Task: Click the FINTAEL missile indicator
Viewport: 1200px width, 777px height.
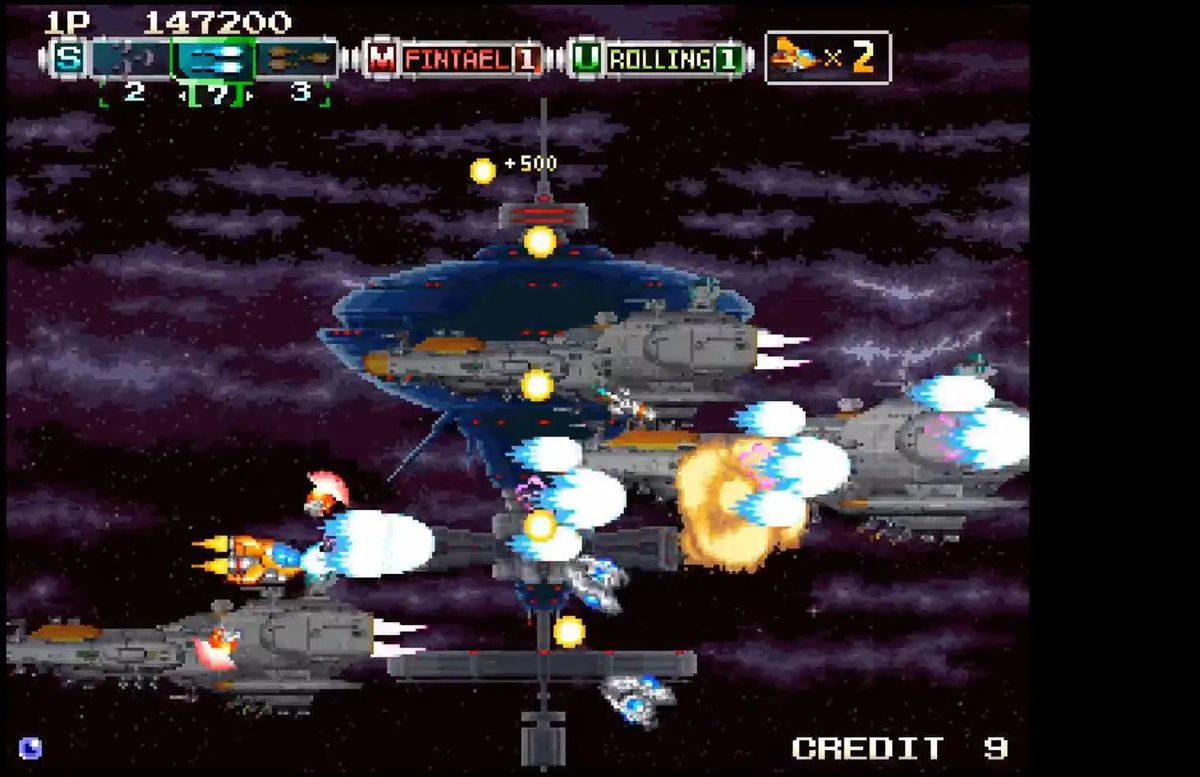Action: (455, 59)
